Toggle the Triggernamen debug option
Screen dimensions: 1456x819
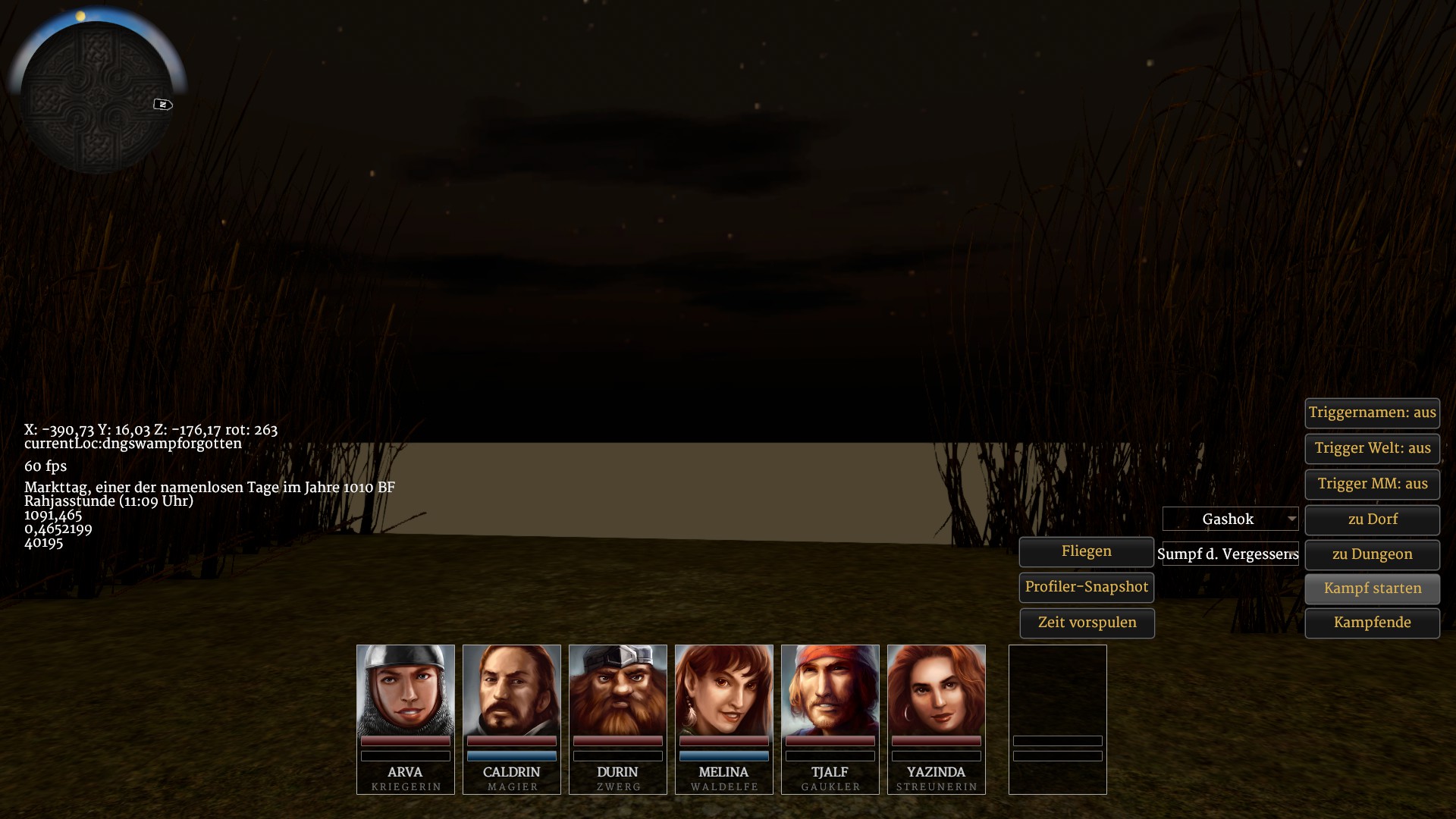1372,413
